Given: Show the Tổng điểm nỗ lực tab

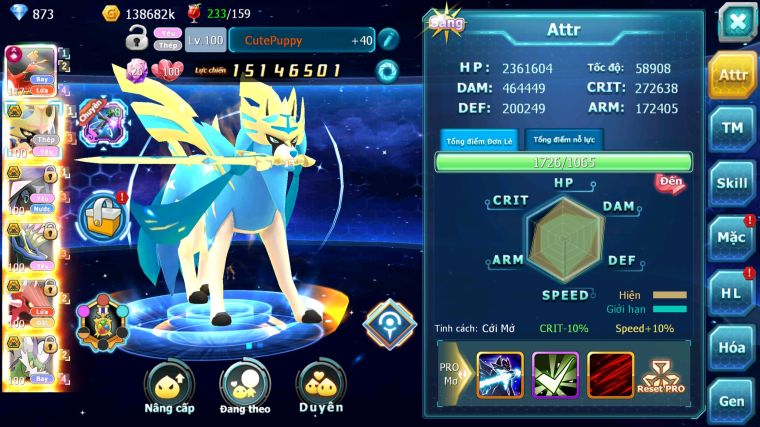Looking at the screenshot, I should (x=564, y=139).
